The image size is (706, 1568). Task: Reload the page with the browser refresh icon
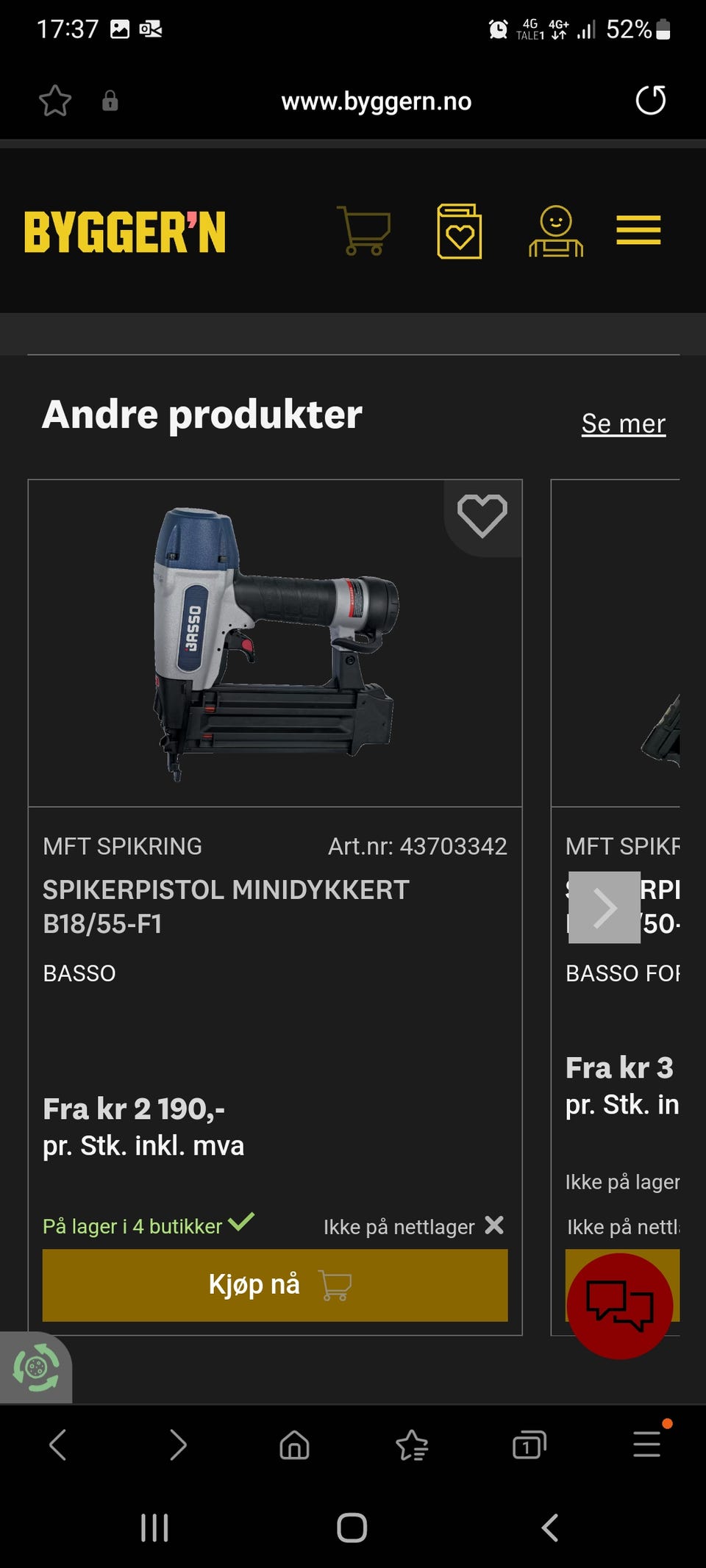(x=650, y=101)
